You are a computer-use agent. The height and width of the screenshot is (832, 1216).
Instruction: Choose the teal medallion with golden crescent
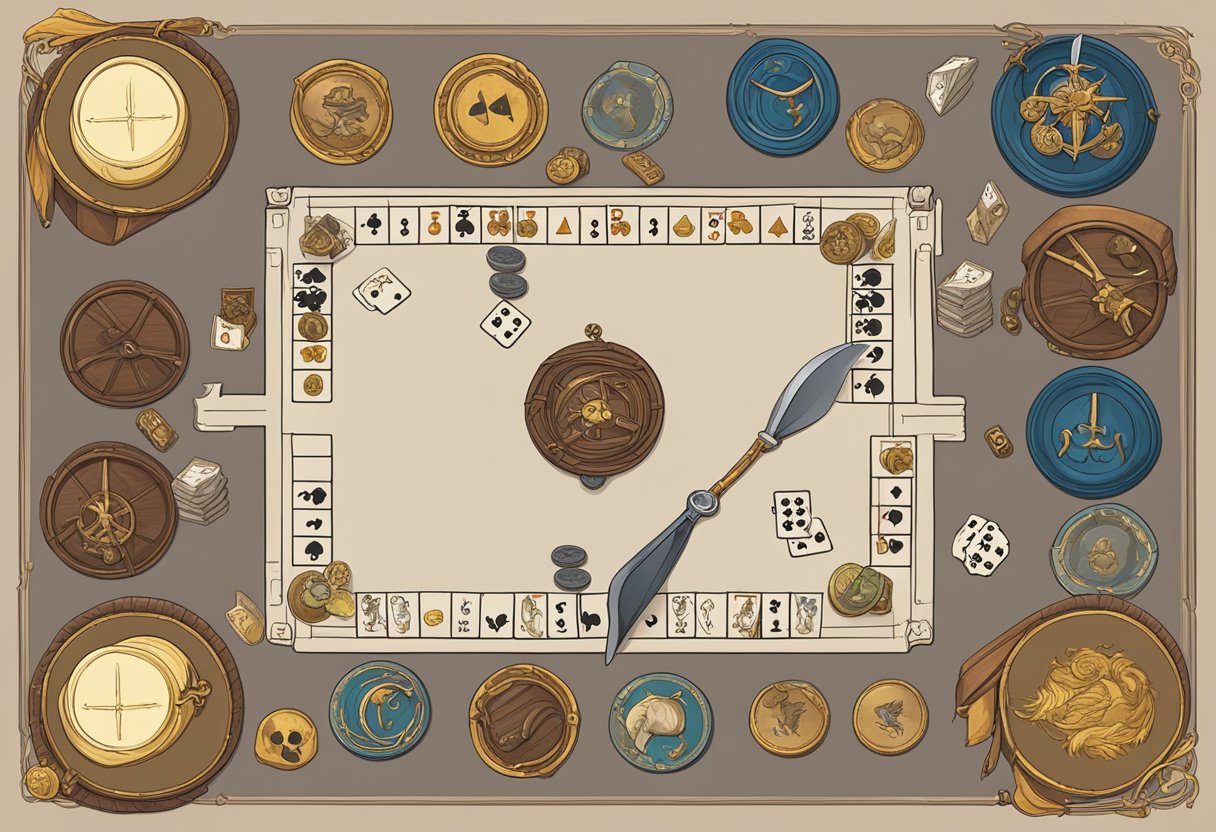click(x=380, y=709)
